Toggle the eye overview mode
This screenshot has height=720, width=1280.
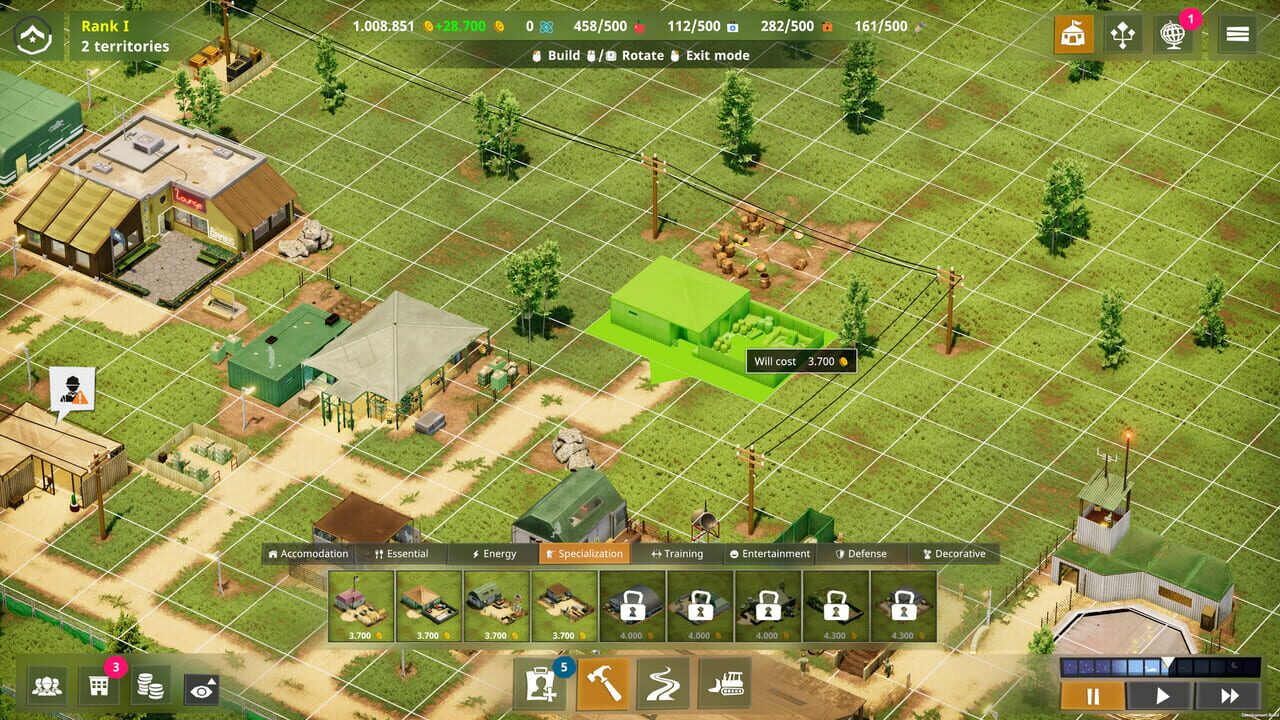point(200,686)
